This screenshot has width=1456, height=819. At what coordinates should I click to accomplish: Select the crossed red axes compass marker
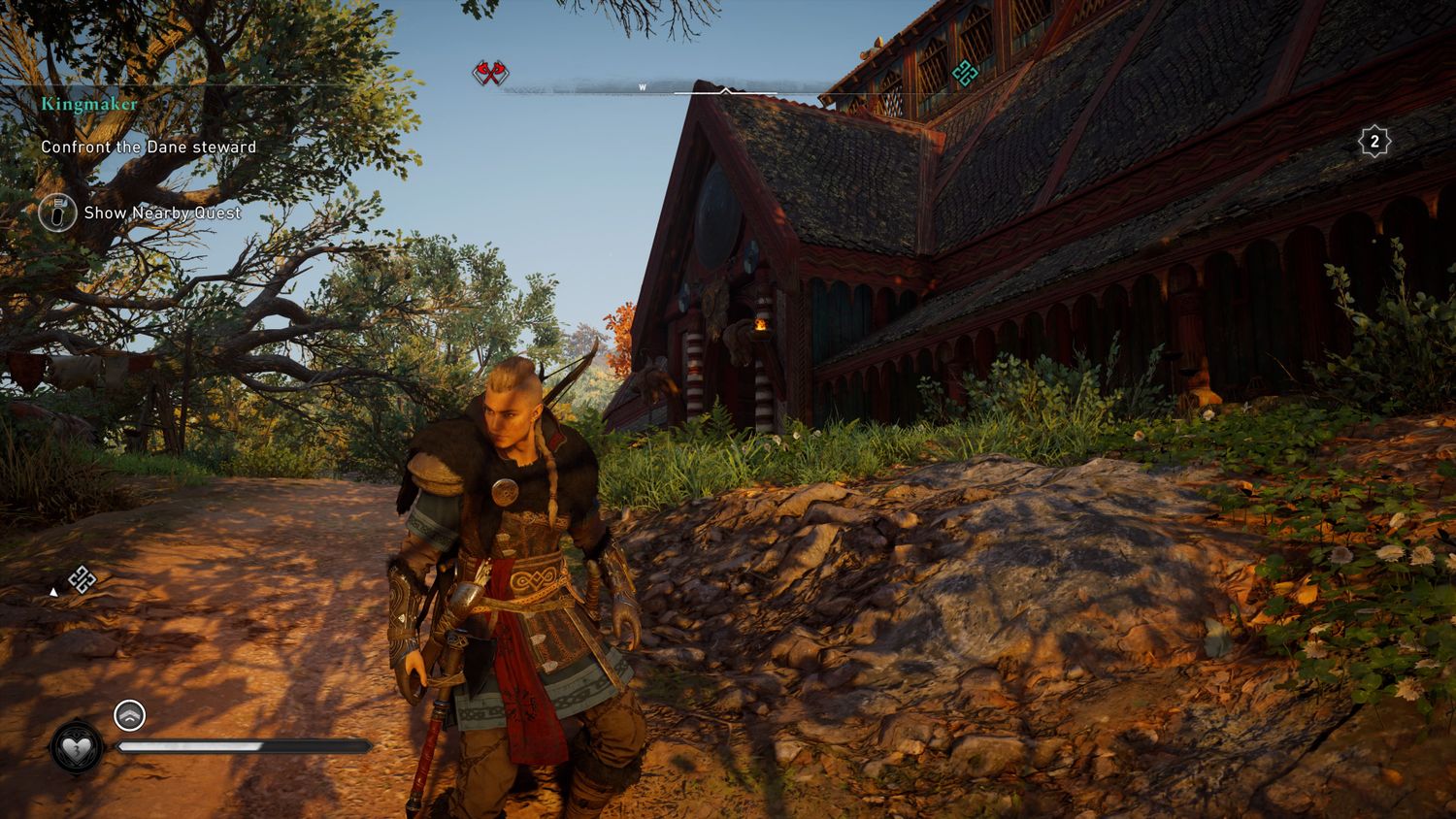tap(490, 72)
